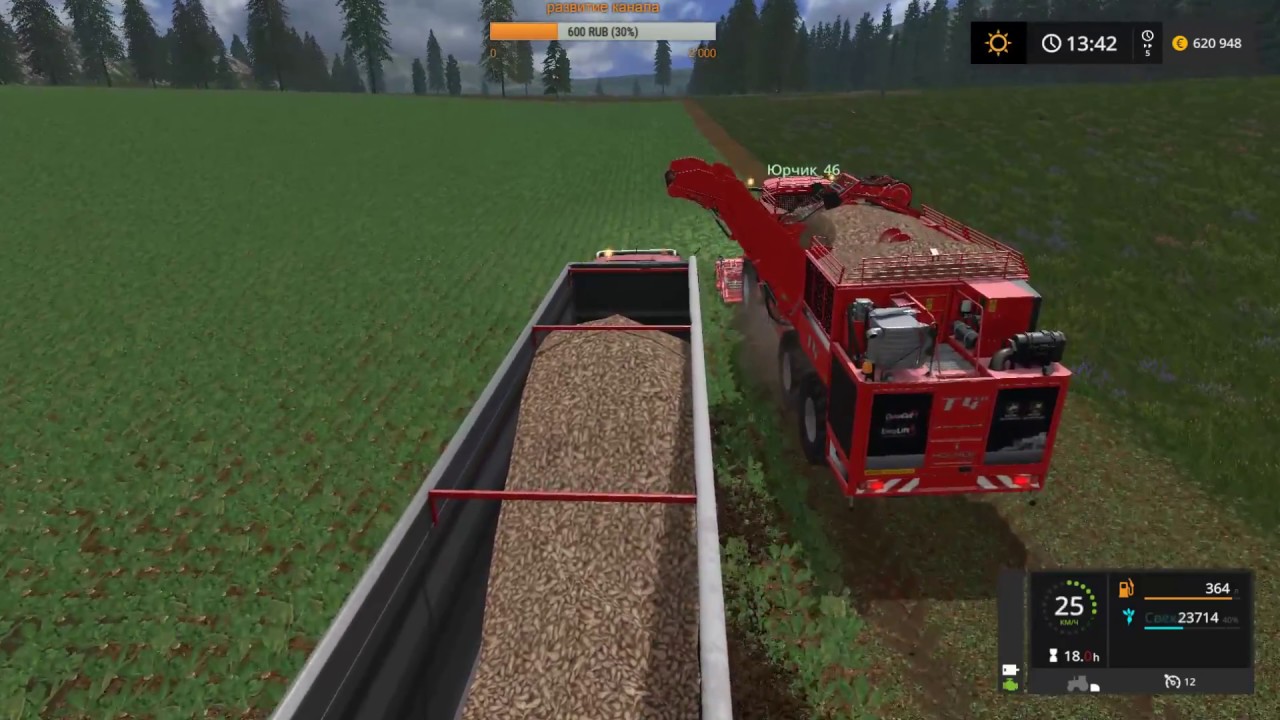The image size is (1280, 720).
Task: Click the cruise control gauge icon showing 12
Action: coord(1172,681)
